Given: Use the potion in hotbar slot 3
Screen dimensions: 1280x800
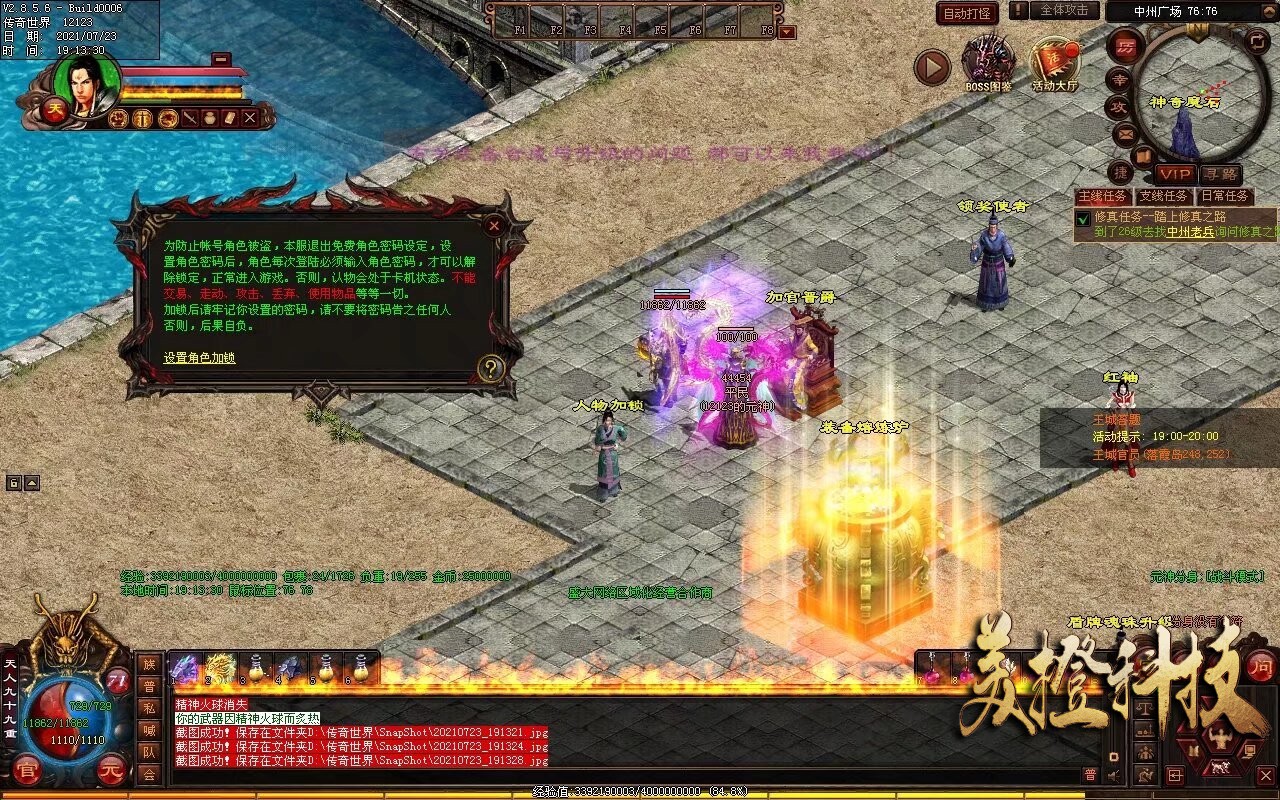Looking at the screenshot, I should point(255,668).
